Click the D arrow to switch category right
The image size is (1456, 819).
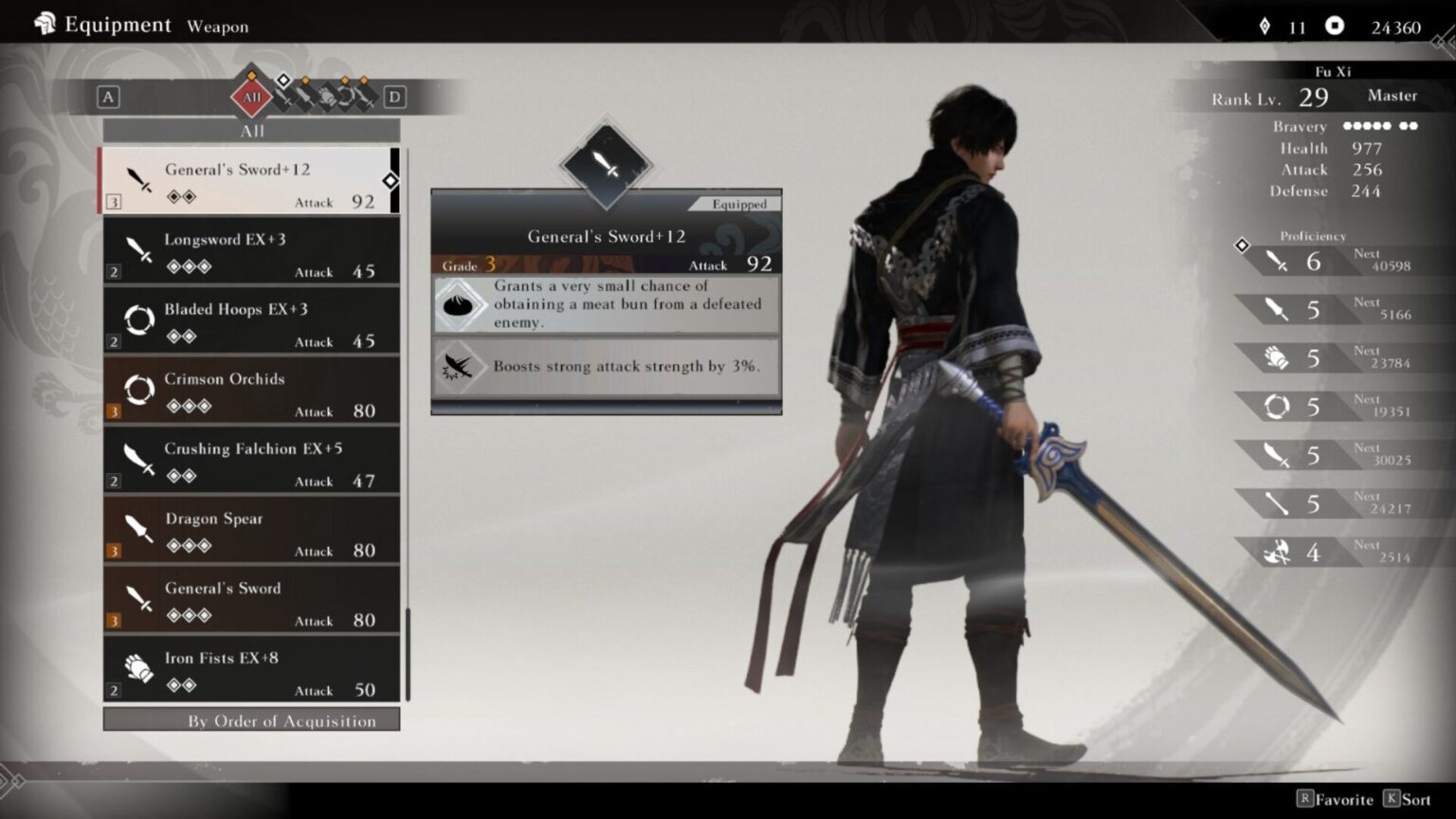pyautogui.click(x=395, y=97)
